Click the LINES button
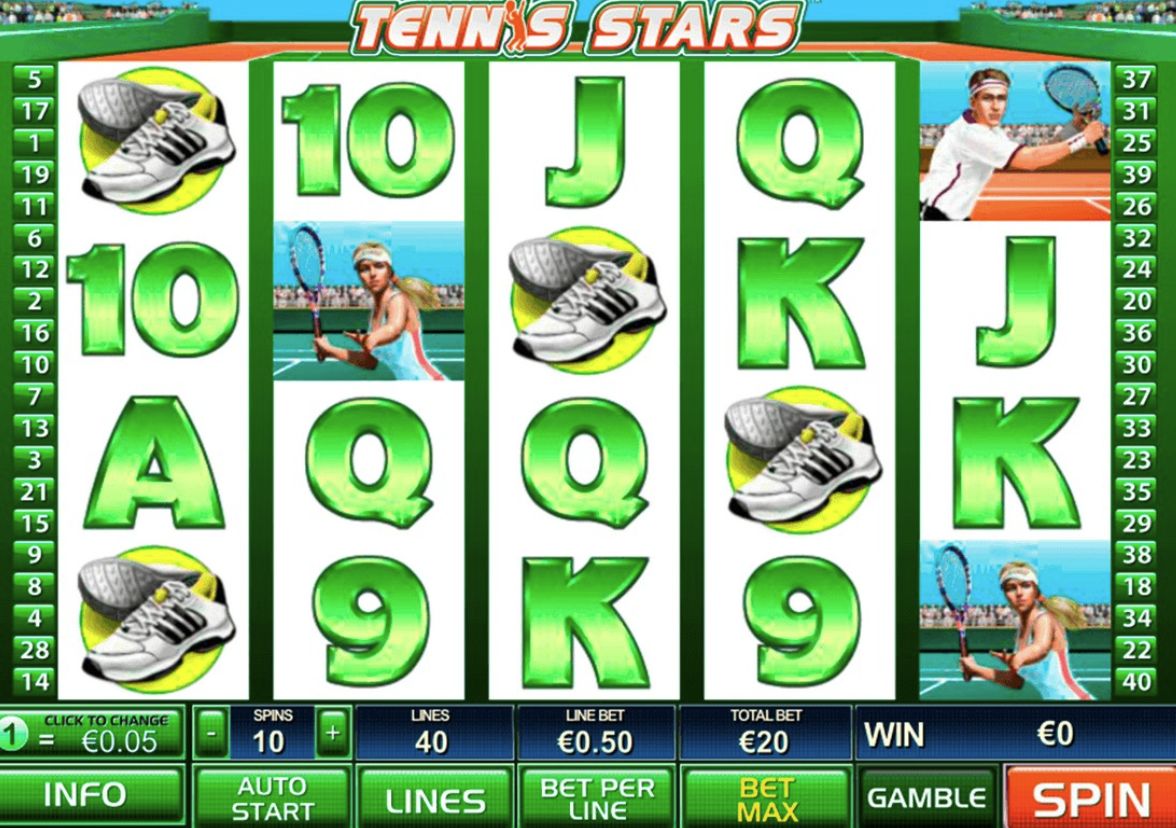The width and height of the screenshot is (1176, 828). click(436, 798)
